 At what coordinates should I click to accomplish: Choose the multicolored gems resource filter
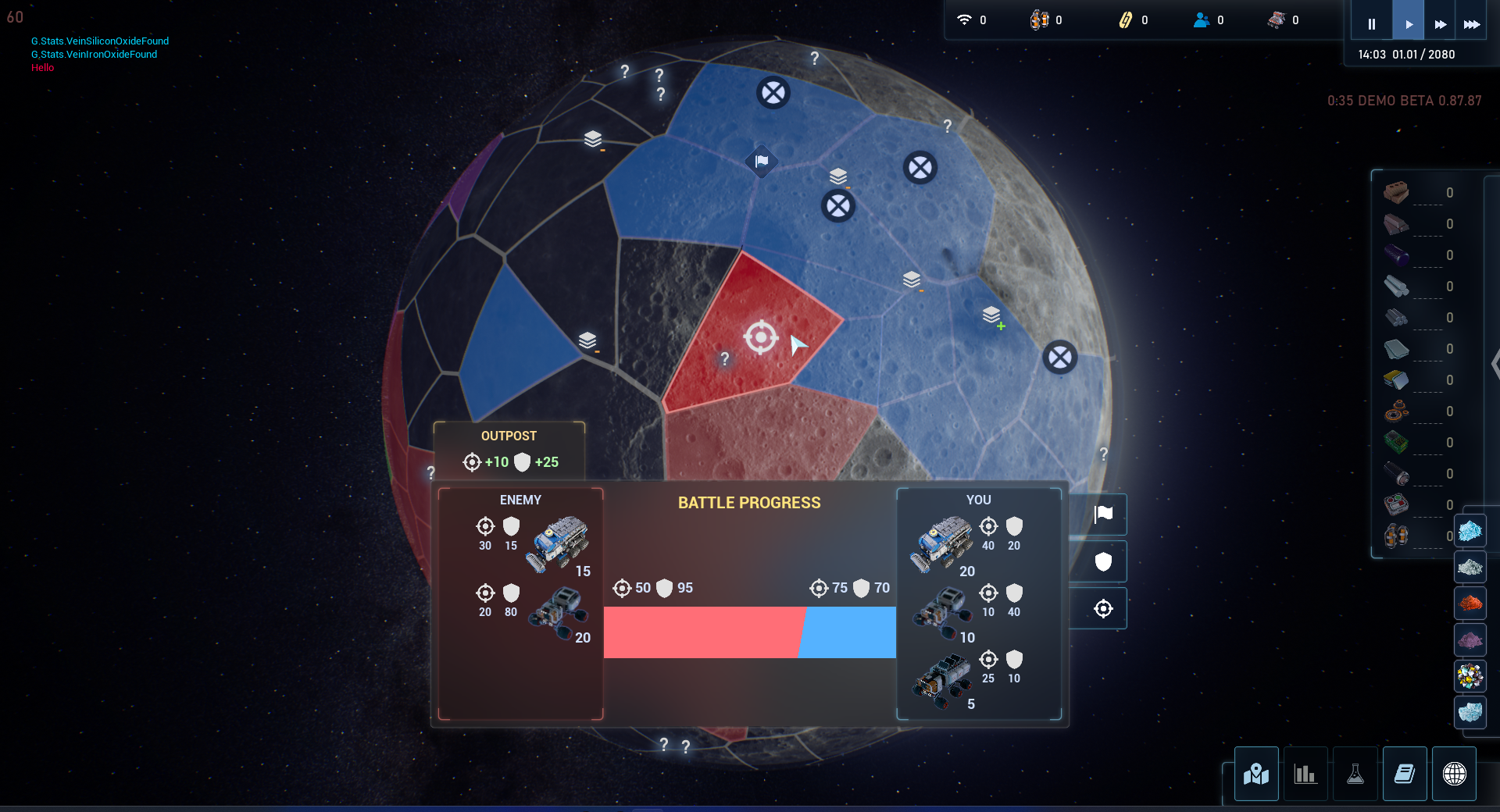1470,676
